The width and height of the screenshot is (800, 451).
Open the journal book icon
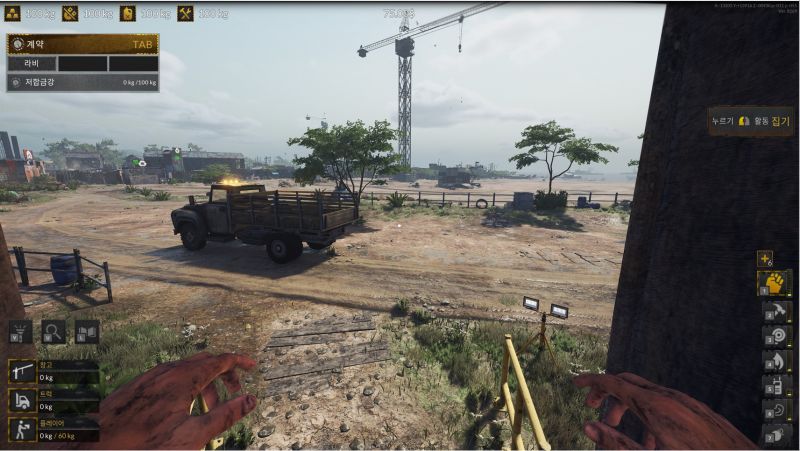[x=87, y=332]
